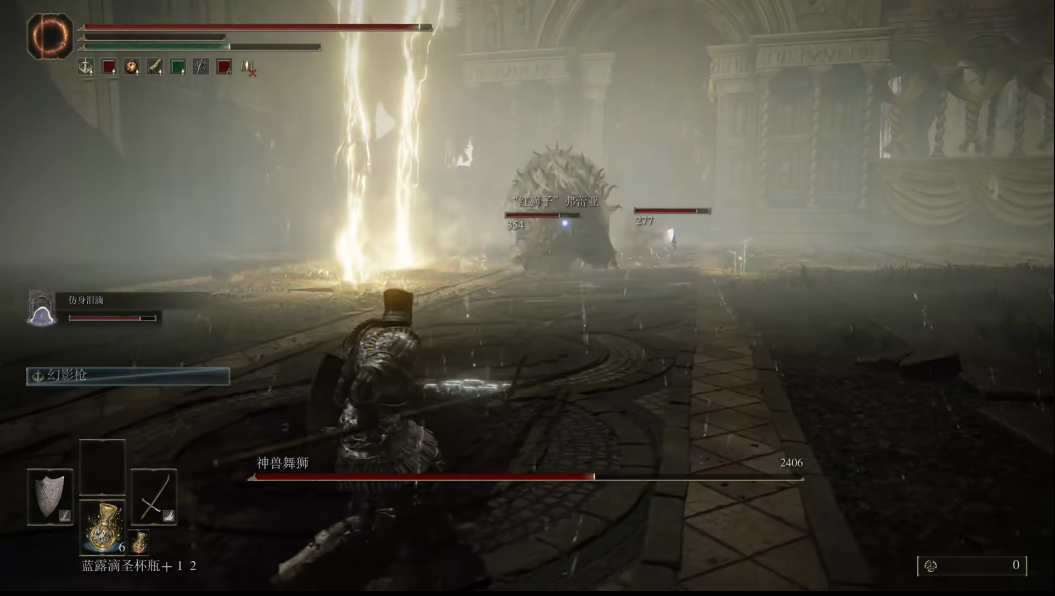This screenshot has width=1055, height=596.
Task: Select the right-hand spear weapon slot
Action: (153, 496)
